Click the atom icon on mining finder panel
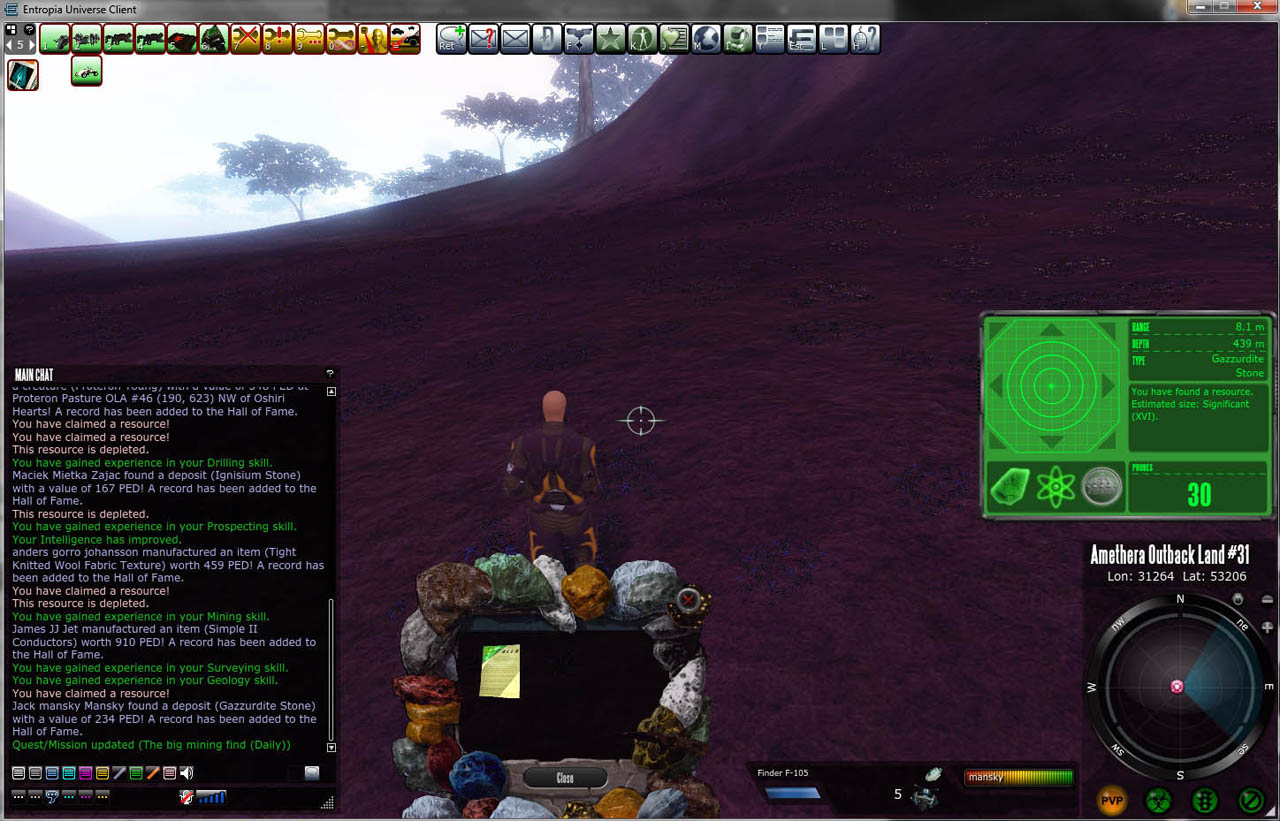Image resolution: width=1280 pixels, height=821 pixels. tap(1055, 488)
